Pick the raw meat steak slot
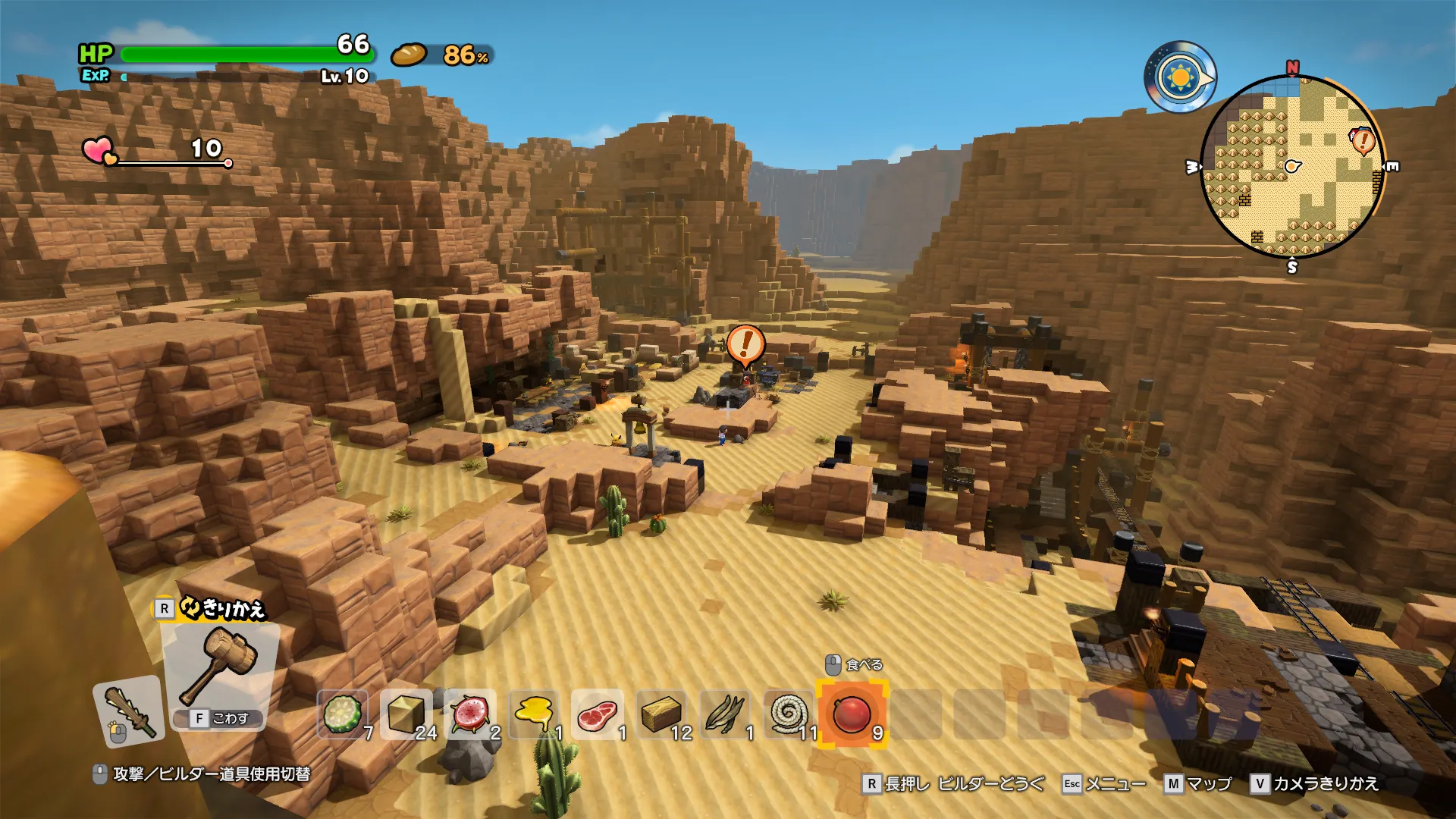The height and width of the screenshot is (819, 1456). pos(598,714)
